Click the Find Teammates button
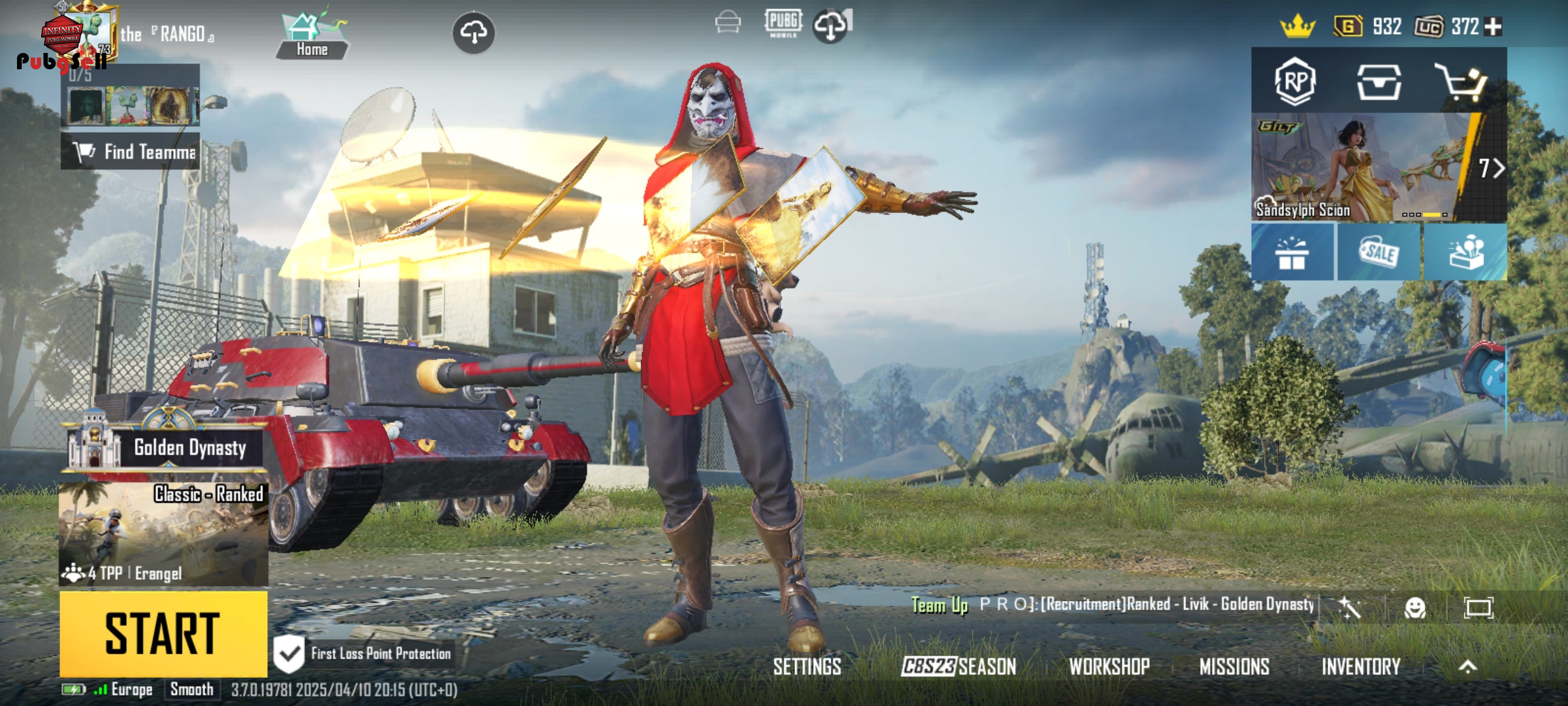The image size is (1568, 706). coord(131,152)
